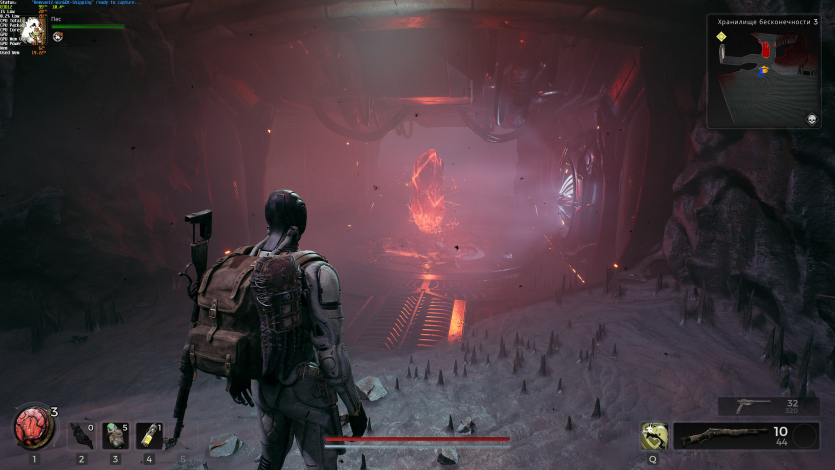Select the yellow vial consumable slot
Screen dimensions: 835x470
(x=148, y=435)
